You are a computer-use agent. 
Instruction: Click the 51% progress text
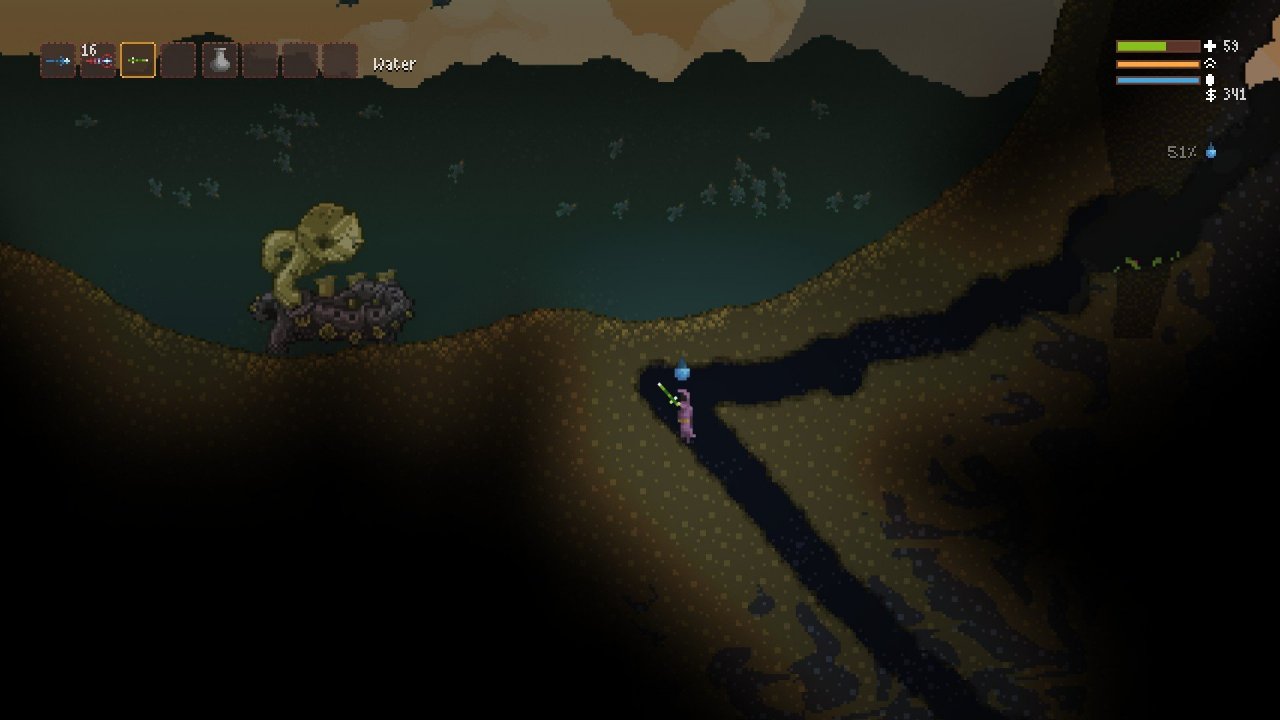pos(1182,152)
